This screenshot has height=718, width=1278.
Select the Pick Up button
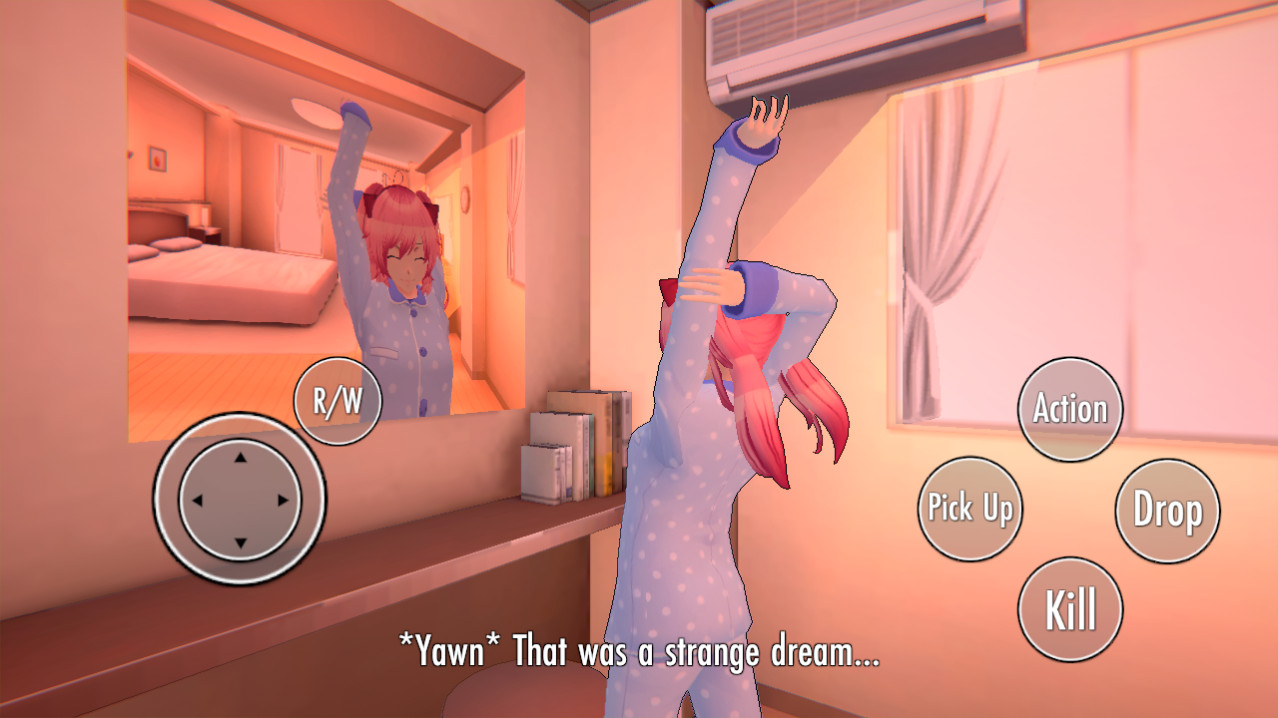(x=969, y=508)
